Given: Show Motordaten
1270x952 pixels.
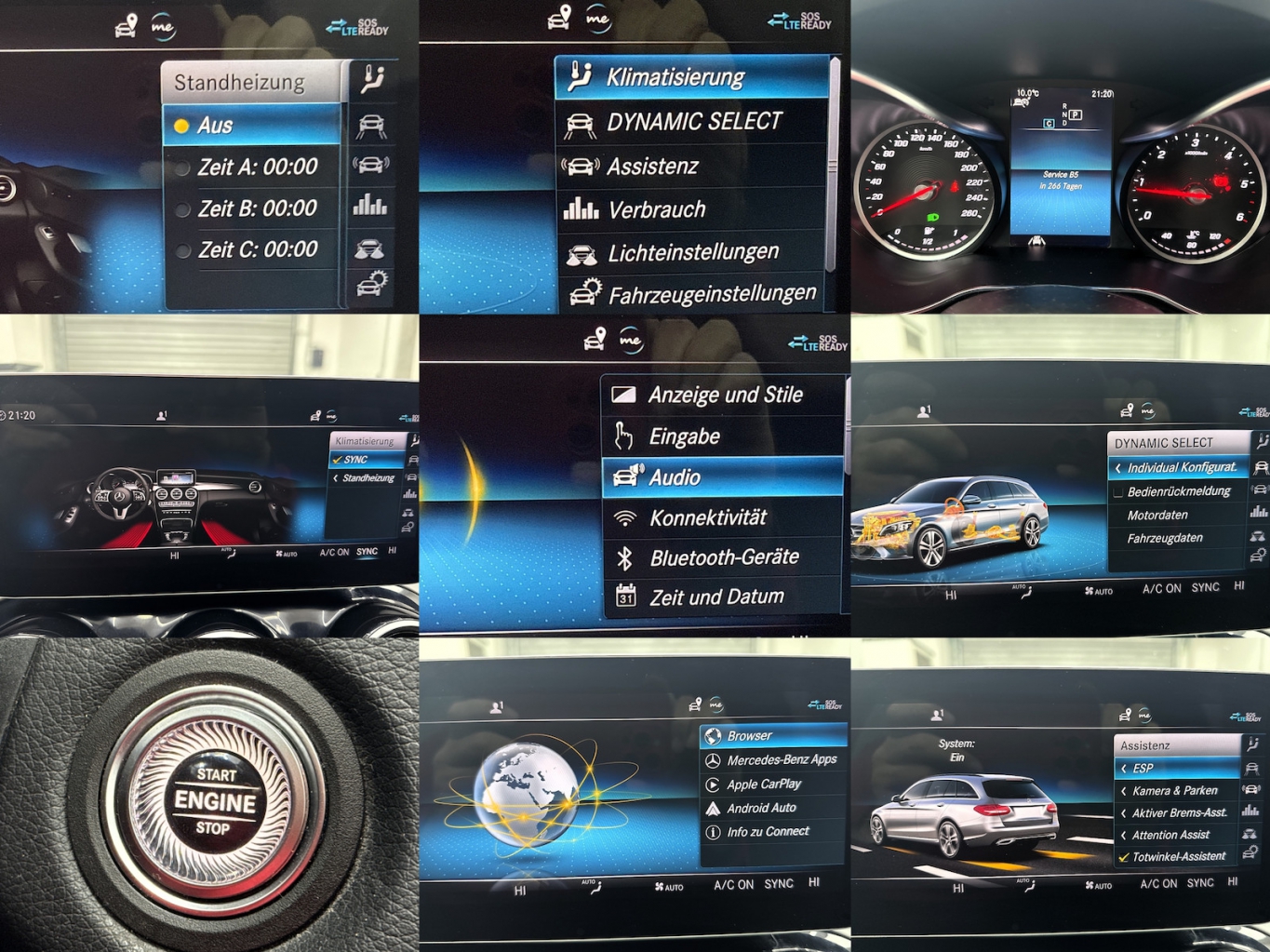Looking at the screenshot, I should [x=1157, y=516].
